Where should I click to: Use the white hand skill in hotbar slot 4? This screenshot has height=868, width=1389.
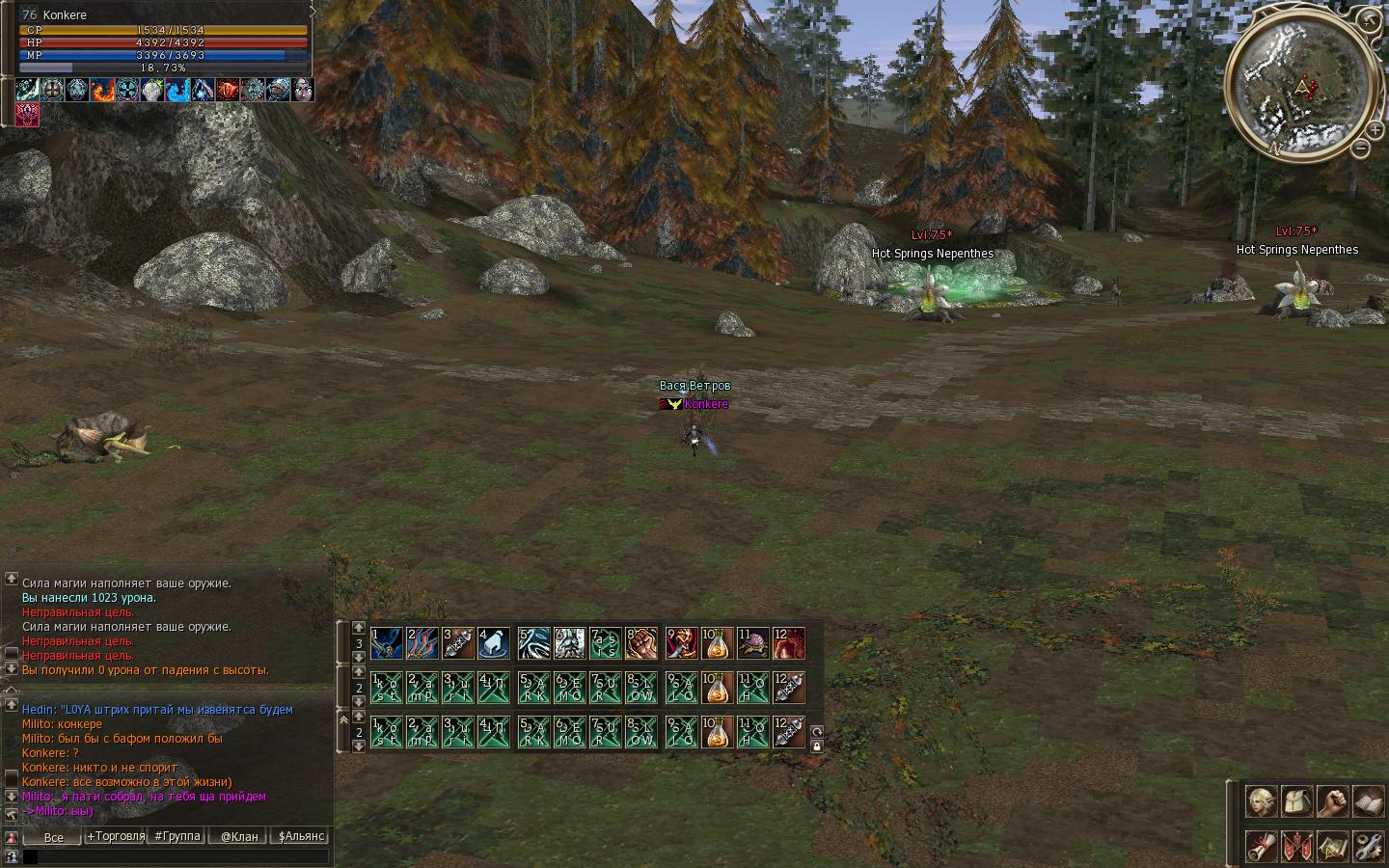[x=493, y=643]
